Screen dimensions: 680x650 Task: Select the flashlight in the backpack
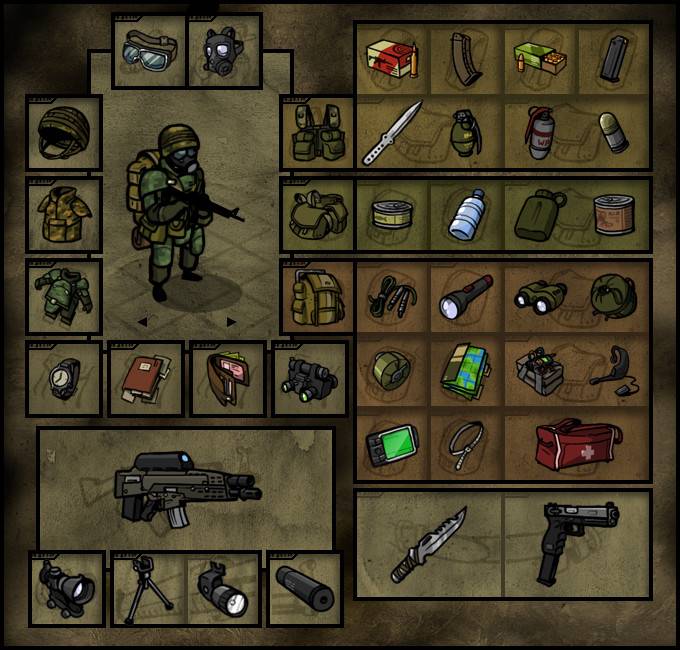[466, 295]
